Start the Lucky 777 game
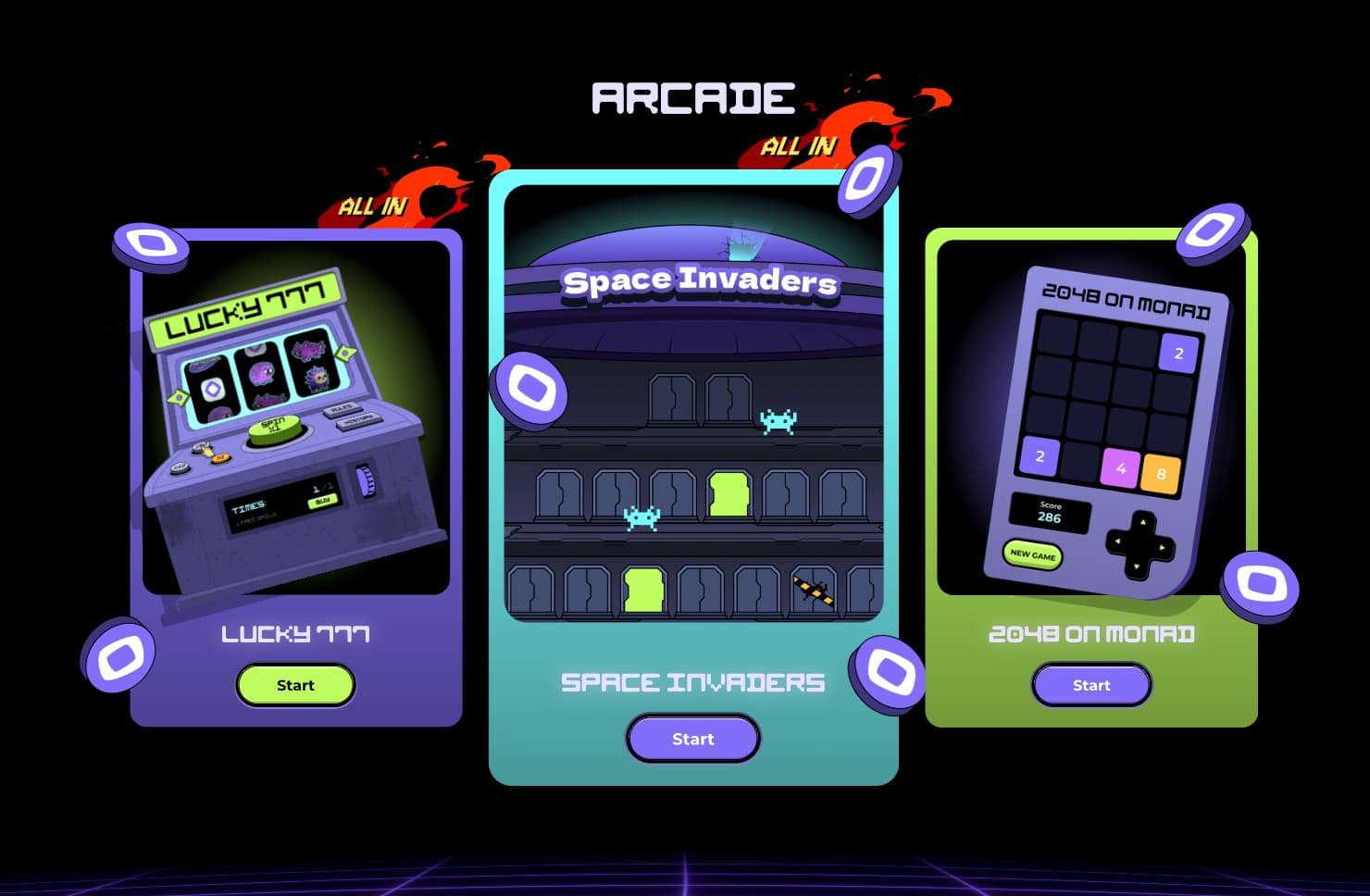Screen dimensions: 1370x896 295,685
